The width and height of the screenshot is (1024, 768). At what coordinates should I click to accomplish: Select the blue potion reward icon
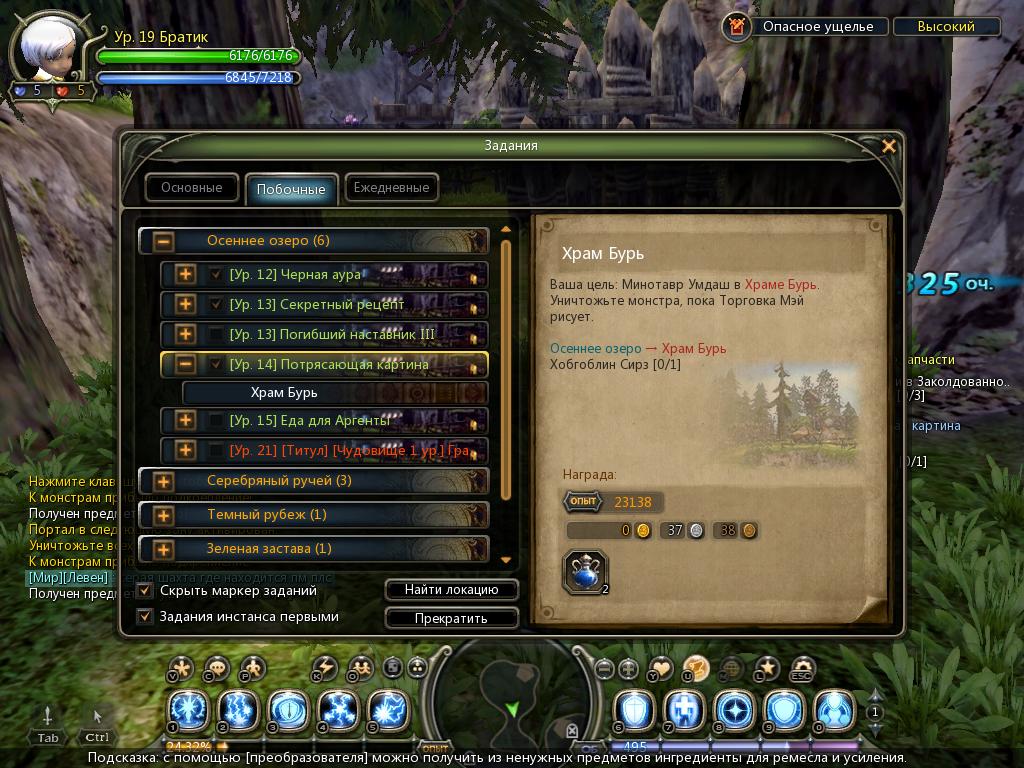(x=584, y=572)
